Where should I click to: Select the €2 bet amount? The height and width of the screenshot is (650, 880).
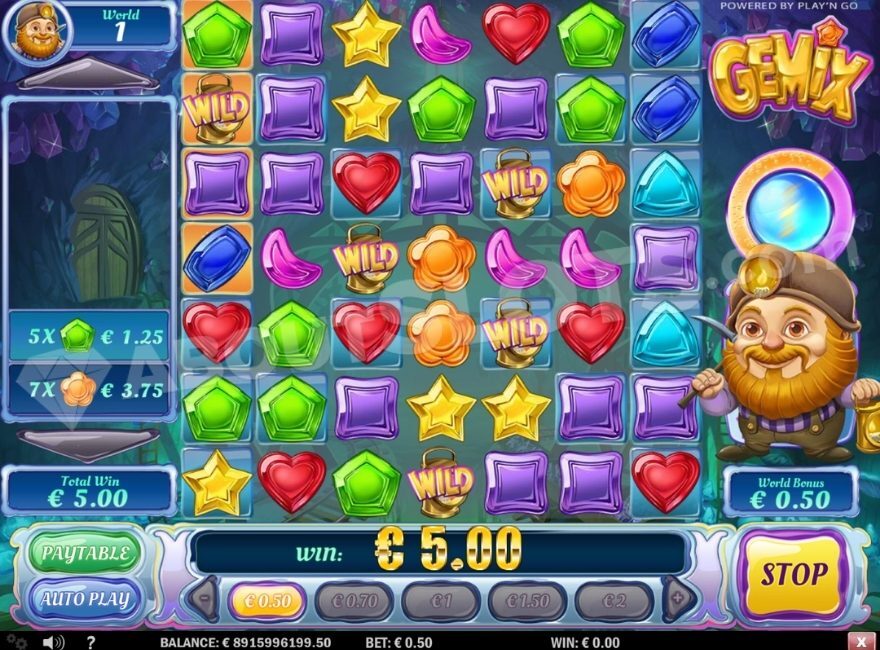[614, 601]
